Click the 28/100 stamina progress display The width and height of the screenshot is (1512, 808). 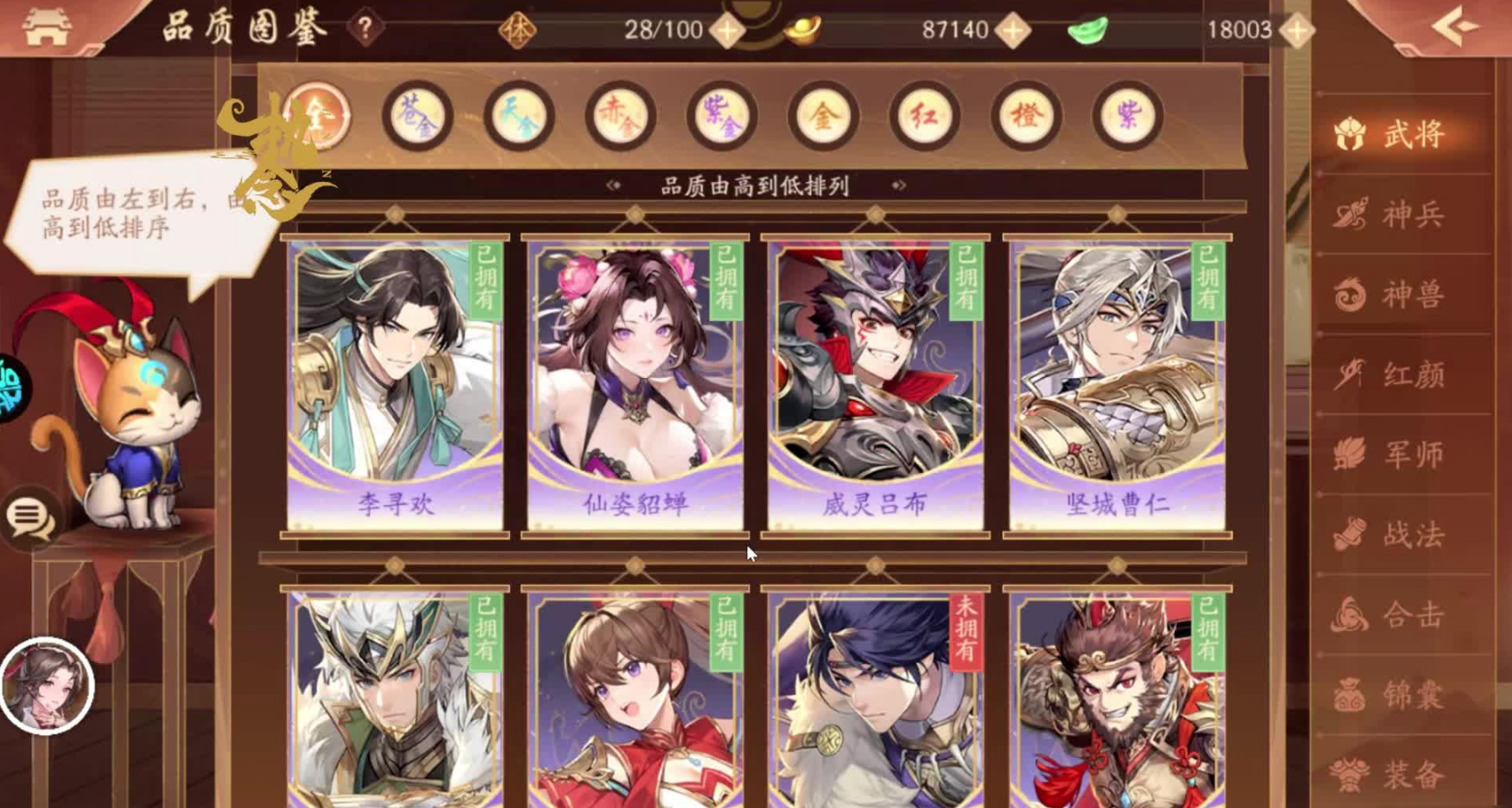coord(664,27)
